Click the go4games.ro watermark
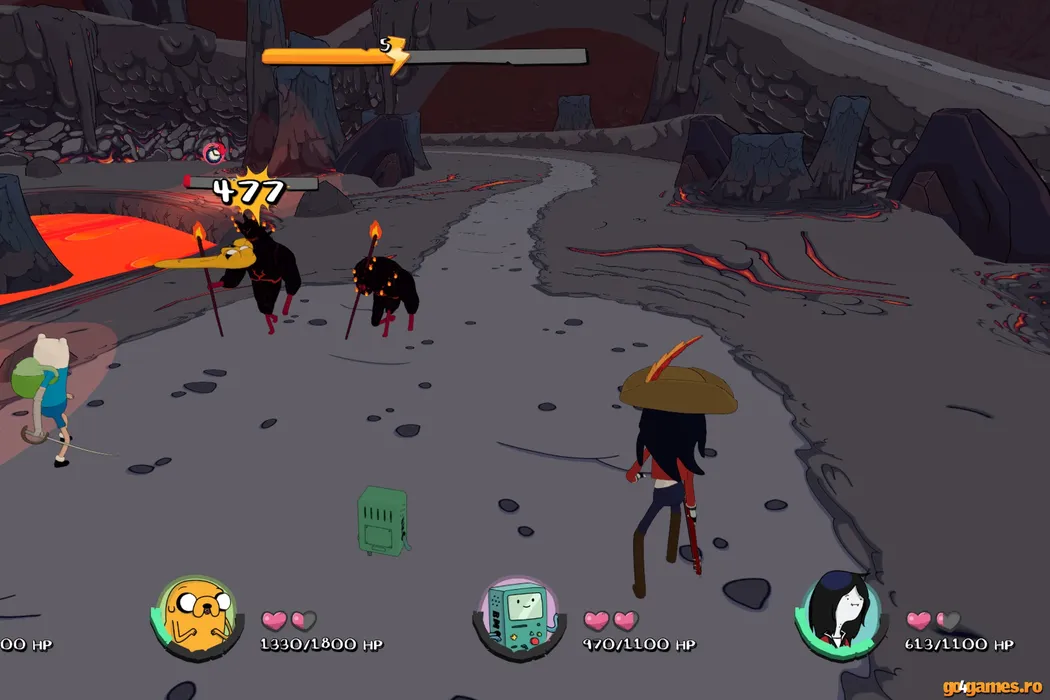The width and height of the screenshot is (1050, 700). (993, 687)
